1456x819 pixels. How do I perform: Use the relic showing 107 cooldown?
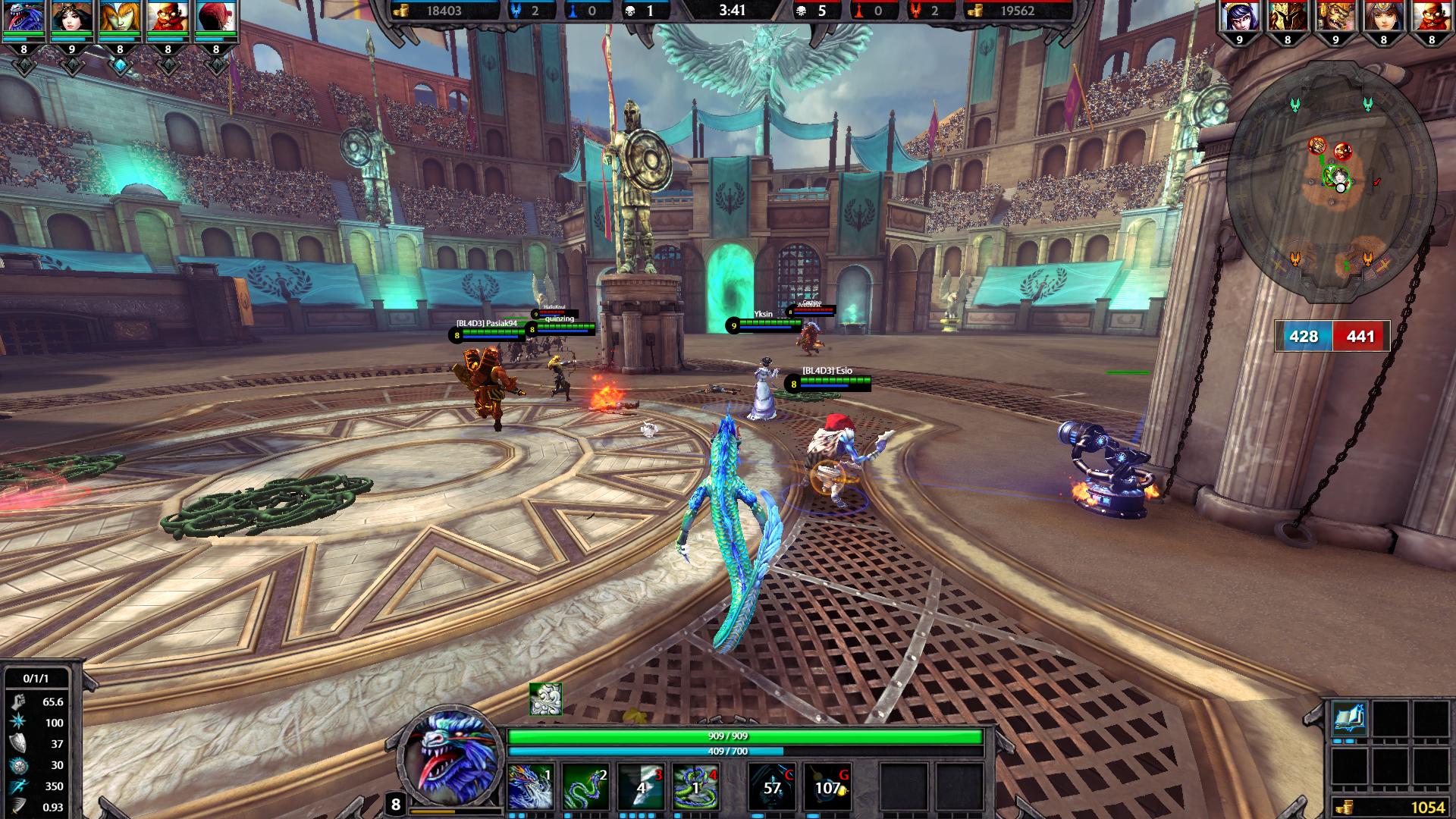[x=827, y=786]
